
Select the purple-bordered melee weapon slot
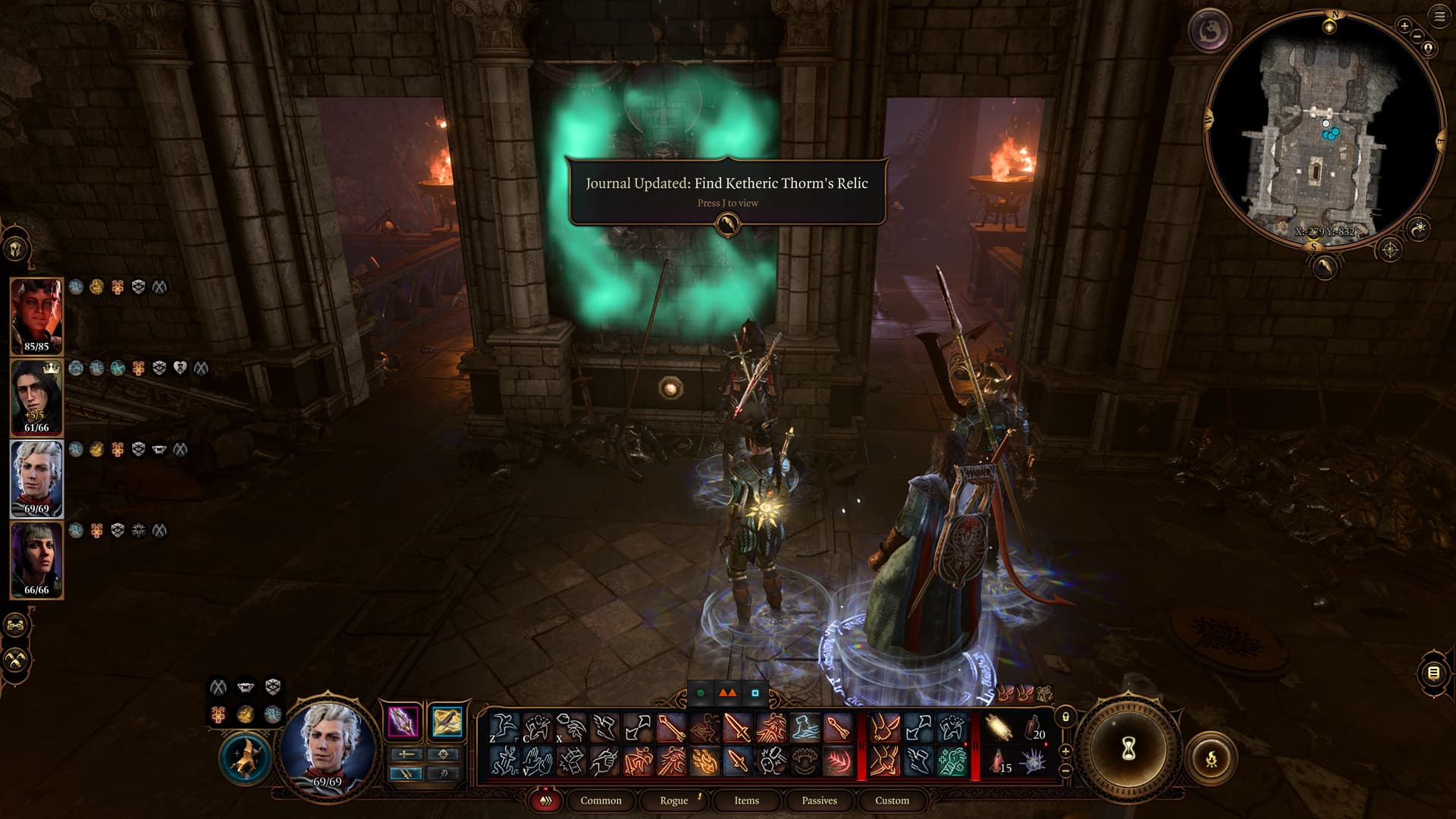tap(403, 721)
